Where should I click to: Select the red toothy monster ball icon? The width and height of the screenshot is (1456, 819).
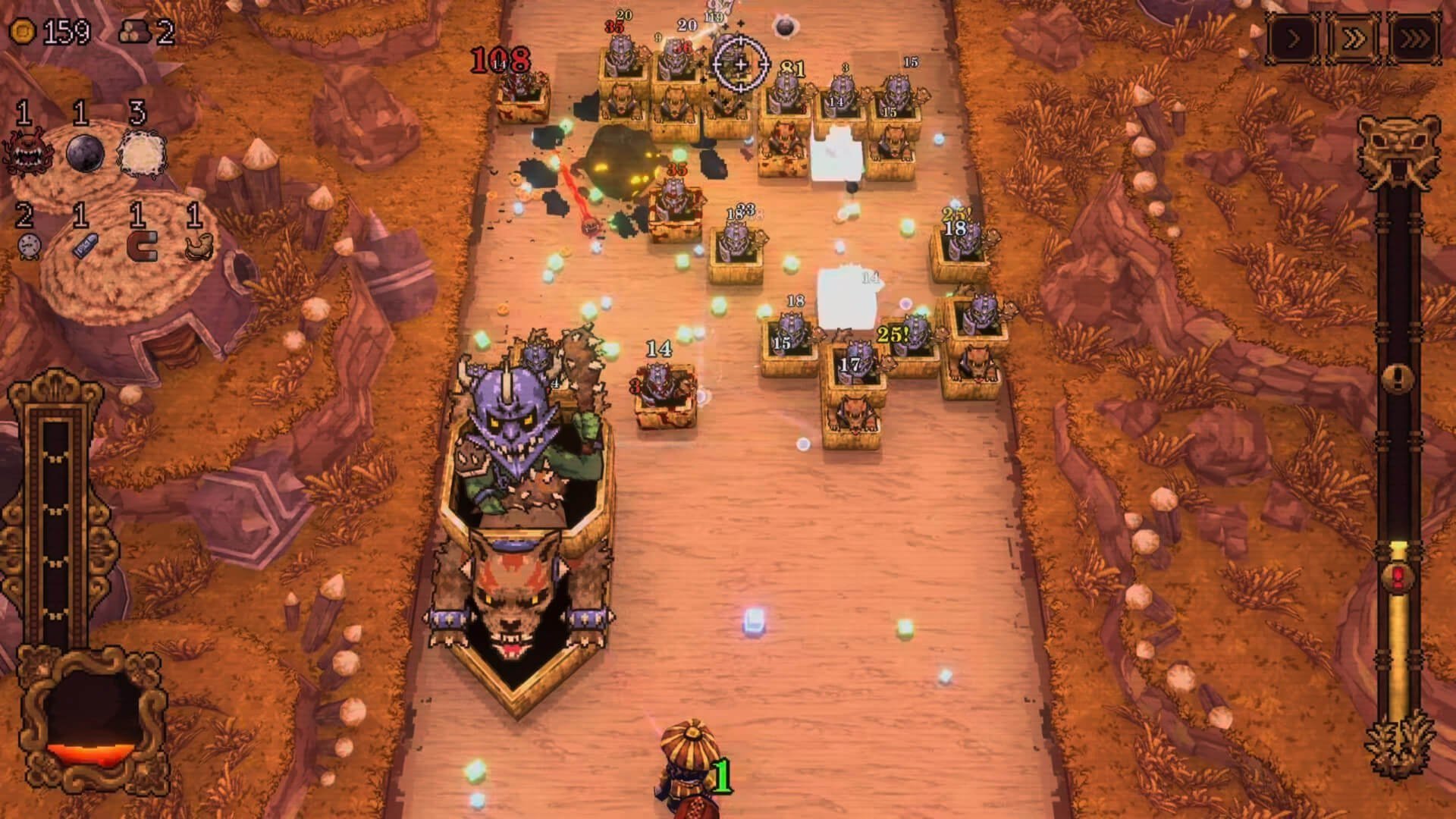click(x=25, y=152)
